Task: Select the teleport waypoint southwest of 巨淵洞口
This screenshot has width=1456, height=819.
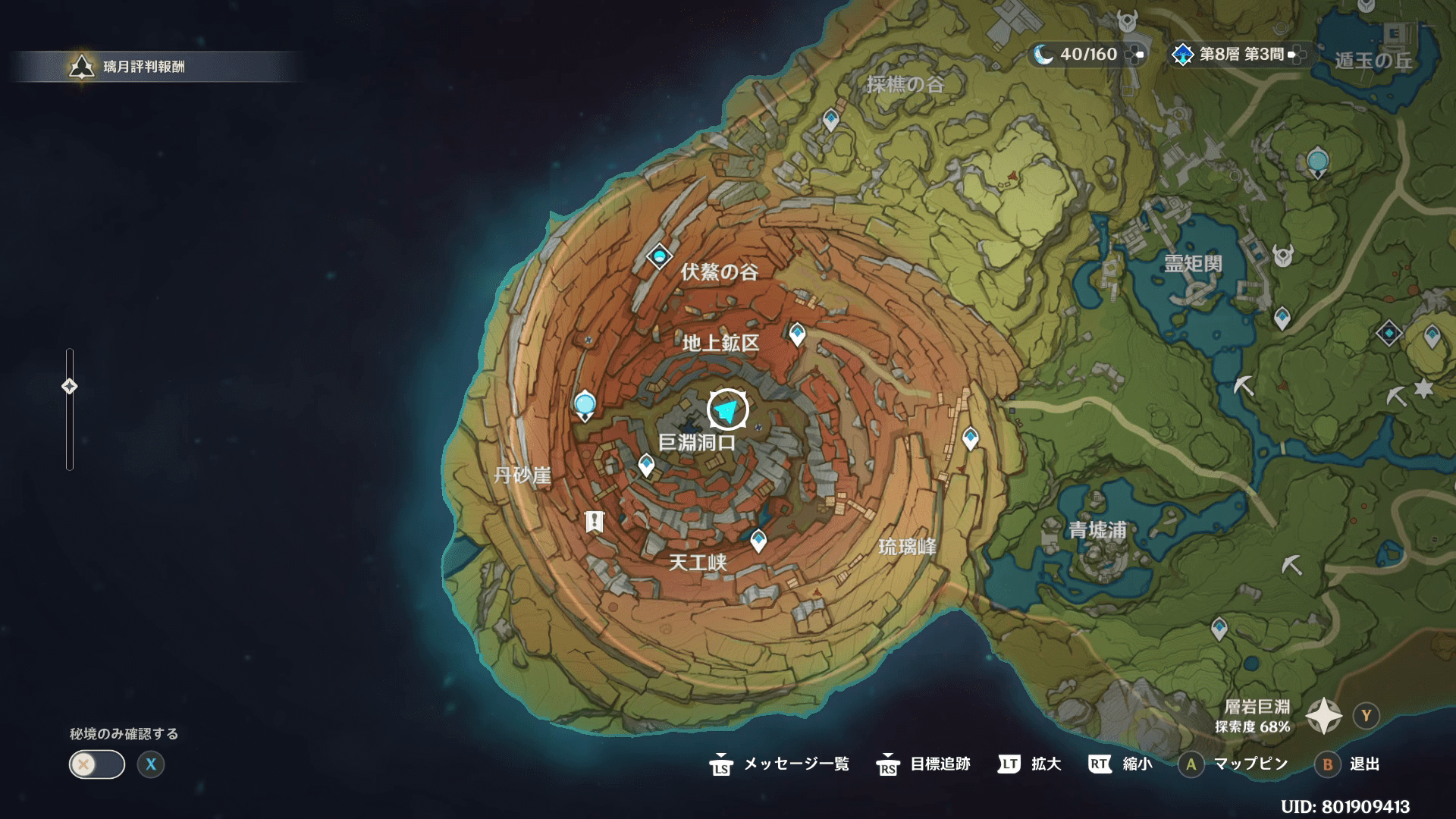Action: click(x=646, y=464)
